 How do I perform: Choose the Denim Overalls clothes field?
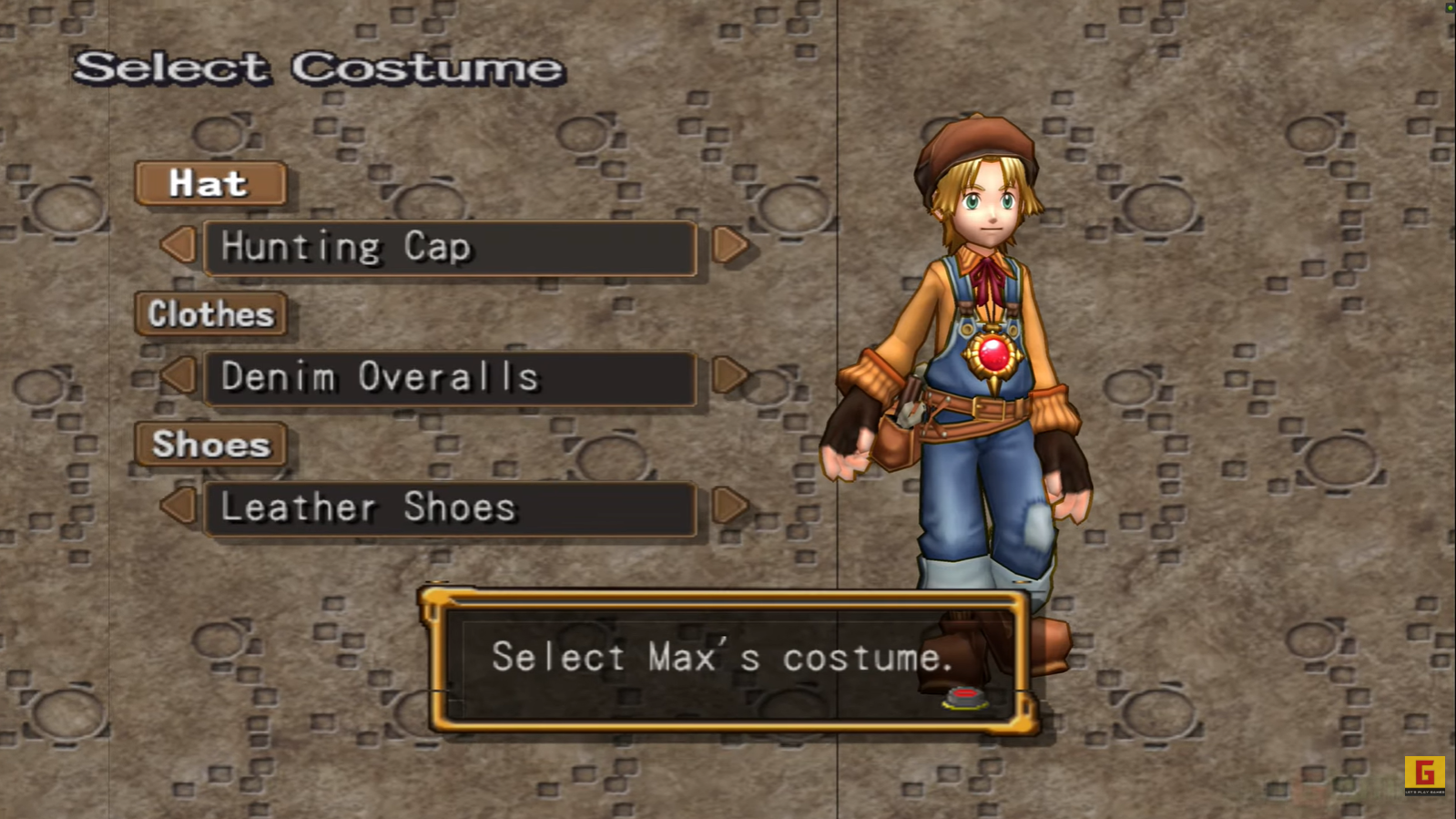451,378
